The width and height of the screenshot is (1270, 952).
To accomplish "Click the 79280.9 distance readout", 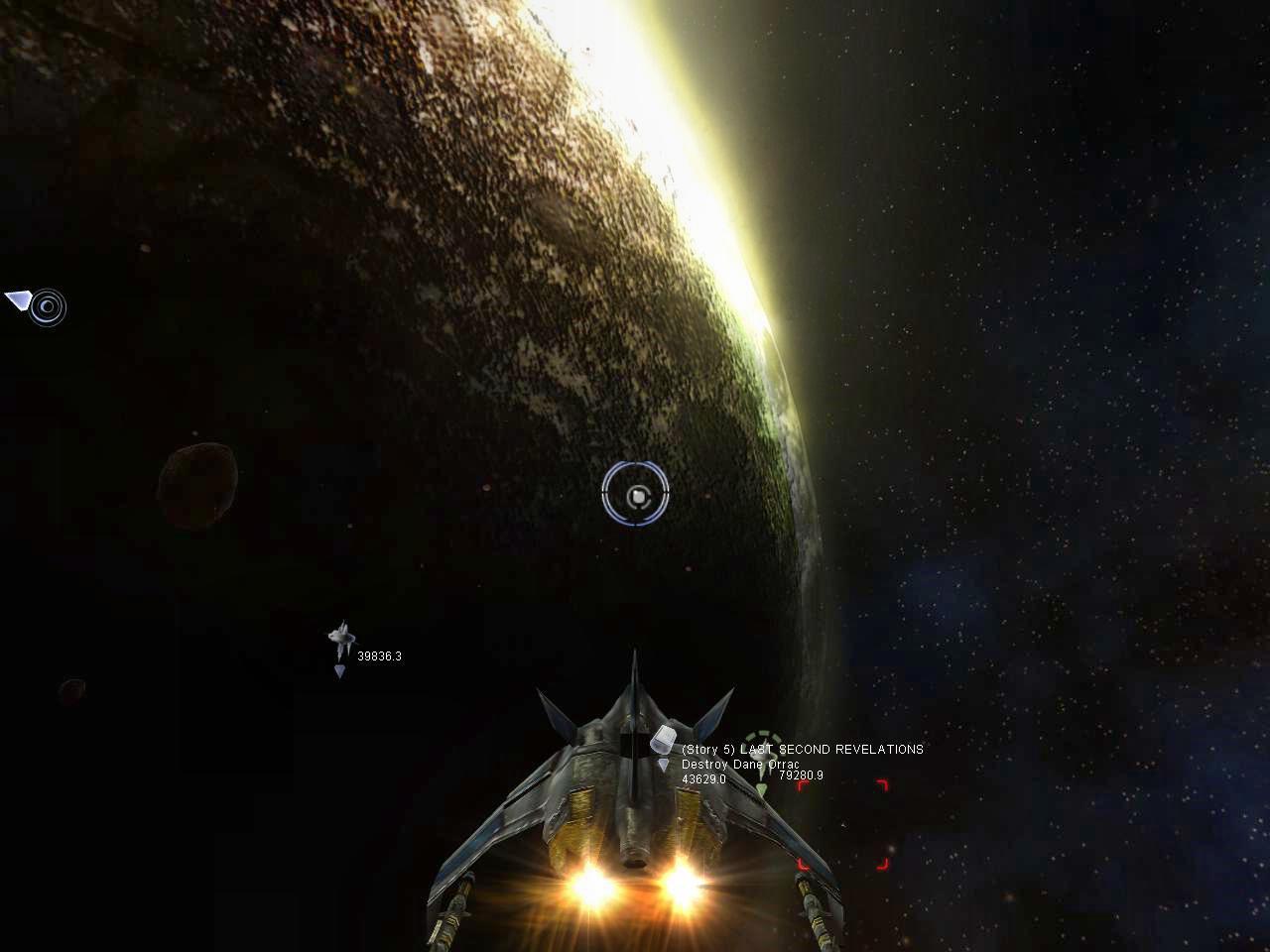I will tap(800, 774).
